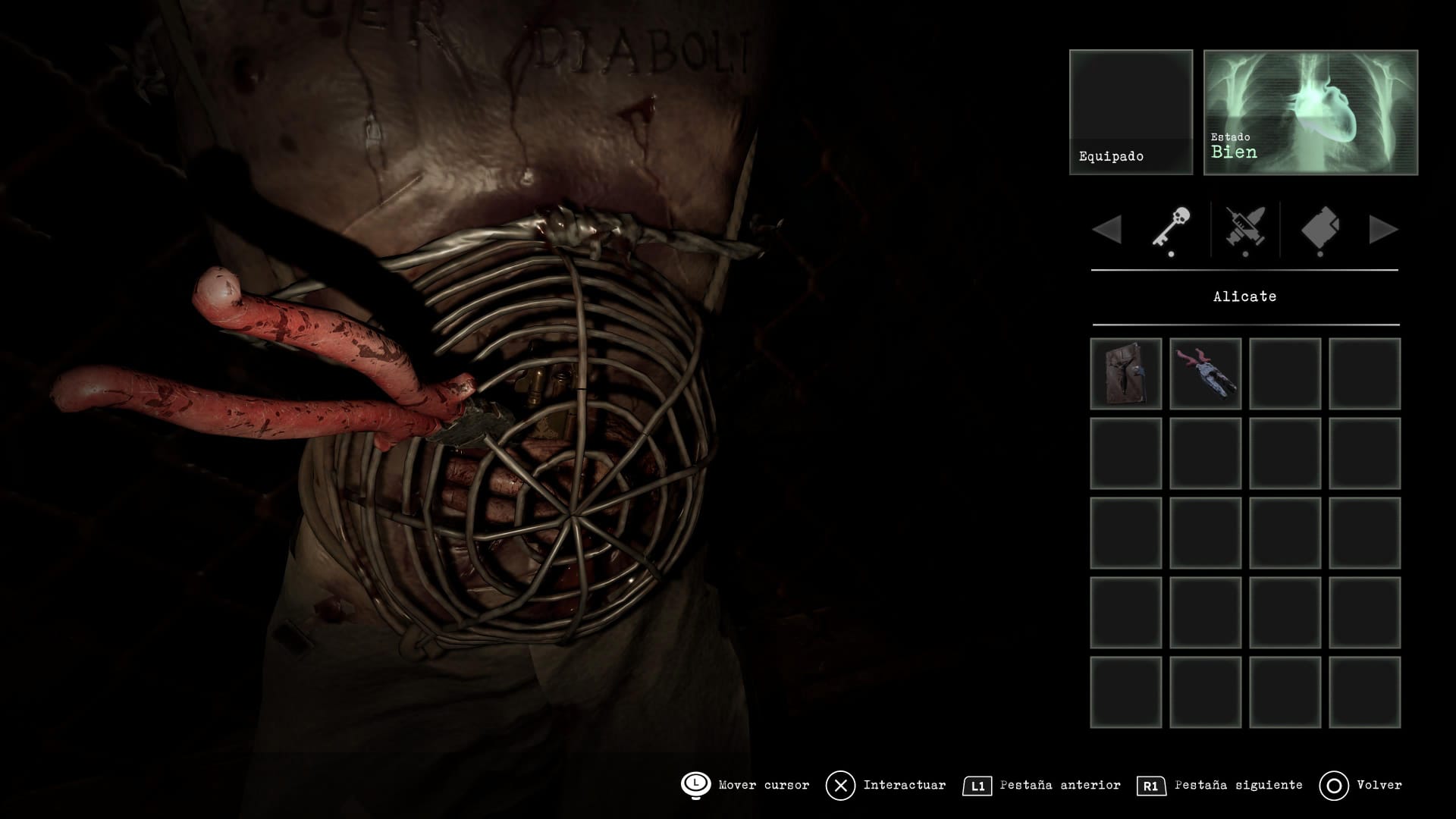Switch to the skull key items tab
Viewport: 1456px width, 819px height.
[x=1171, y=229]
